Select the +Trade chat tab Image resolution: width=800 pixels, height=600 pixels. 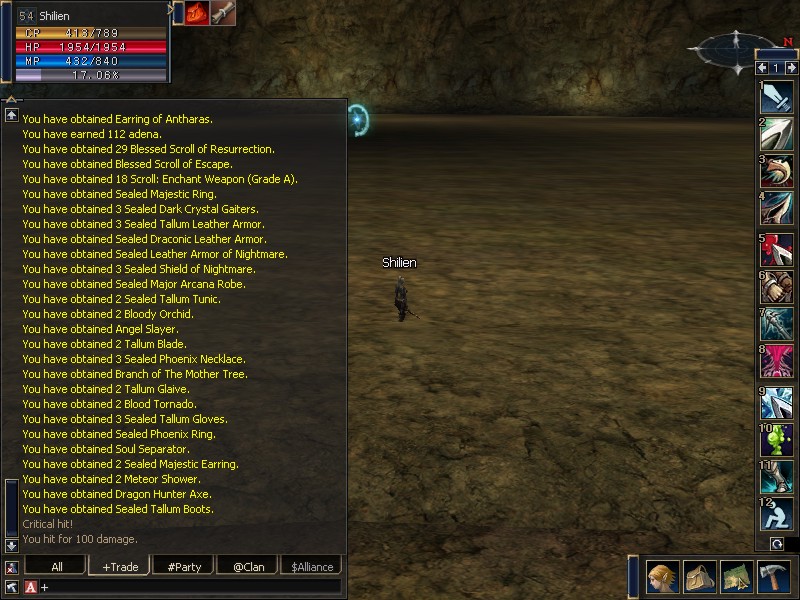pyautogui.click(x=118, y=566)
